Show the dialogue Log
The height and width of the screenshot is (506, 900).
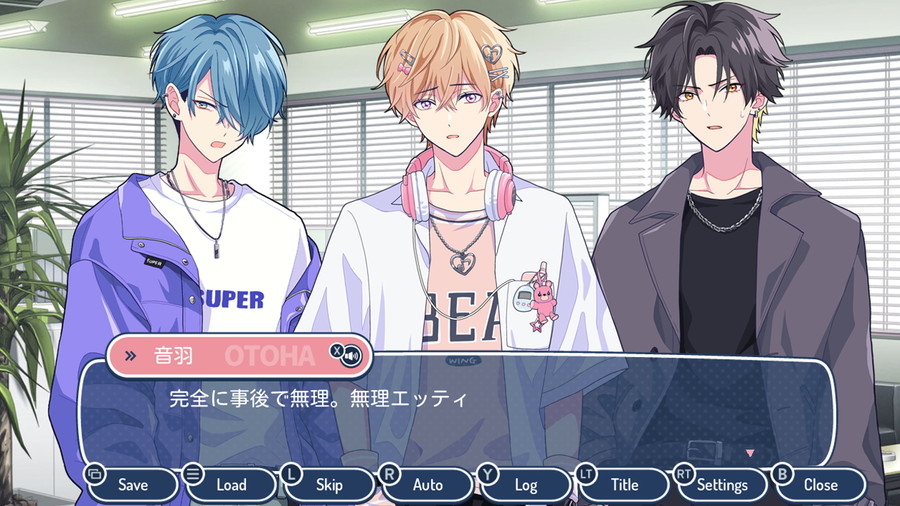(x=525, y=485)
